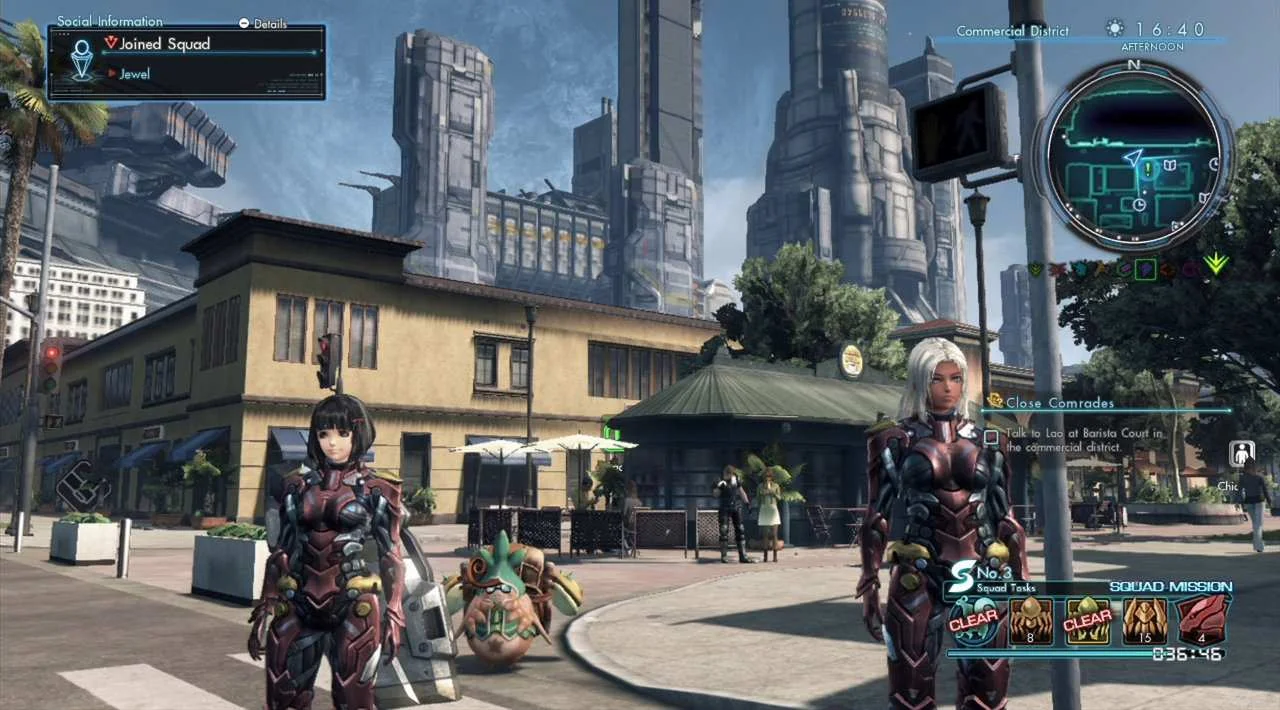Click the cleared round teal squad task
Image resolution: width=1280 pixels, height=710 pixels.
[x=973, y=620]
